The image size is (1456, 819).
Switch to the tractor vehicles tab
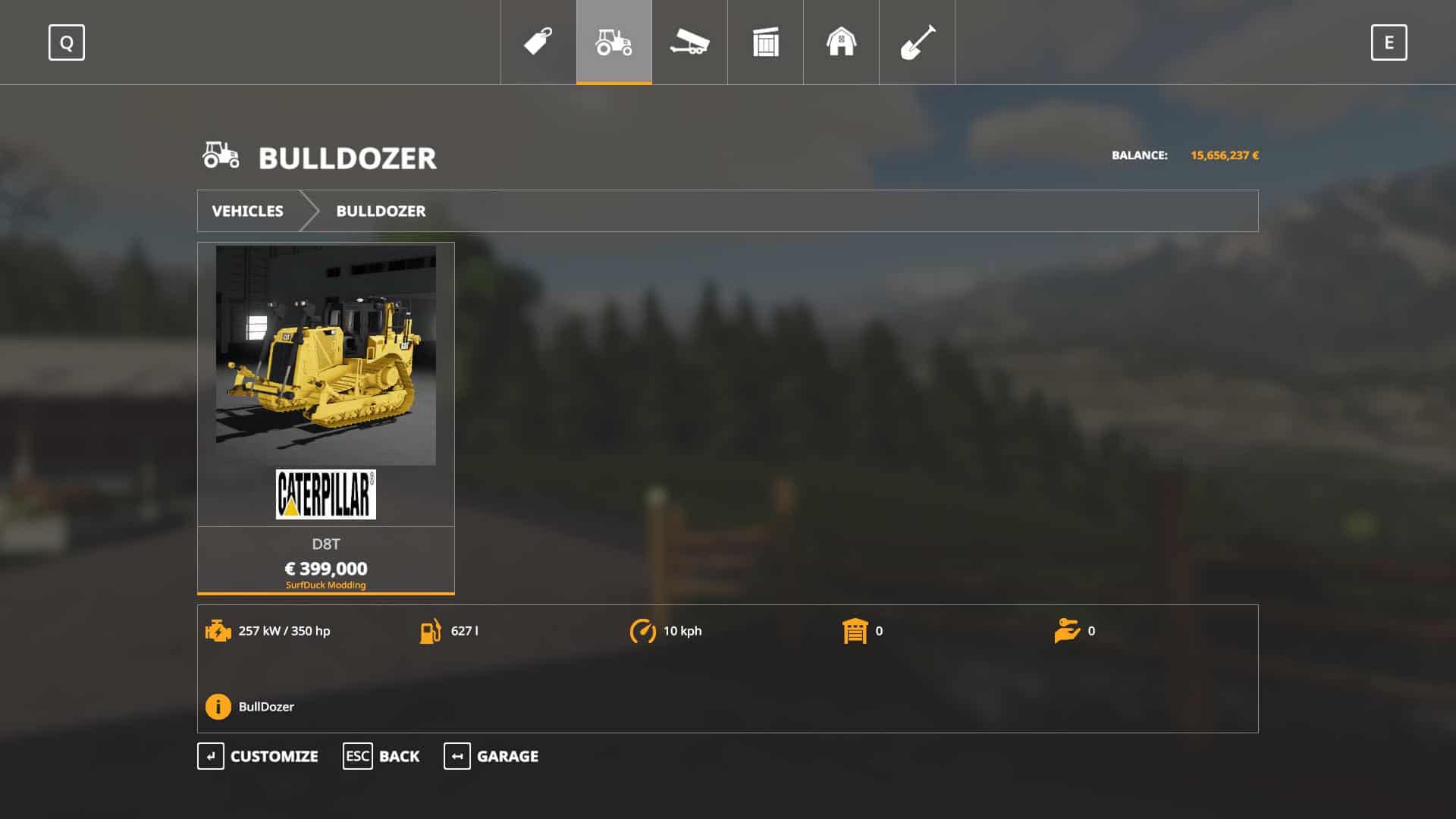click(x=613, y=42)
